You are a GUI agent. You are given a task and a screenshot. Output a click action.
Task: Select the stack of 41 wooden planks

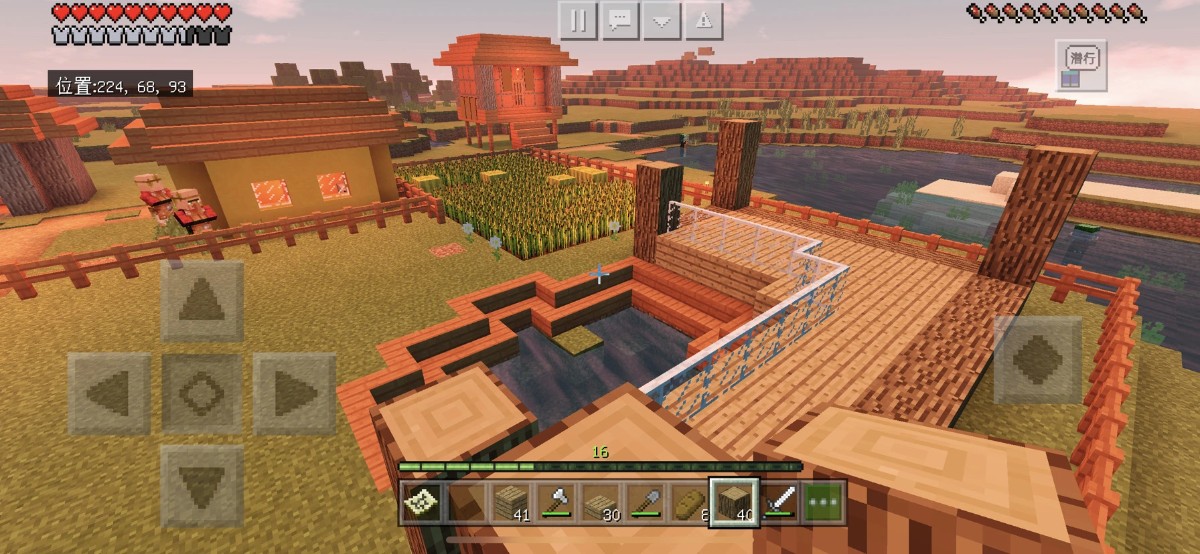pos(511,502)
